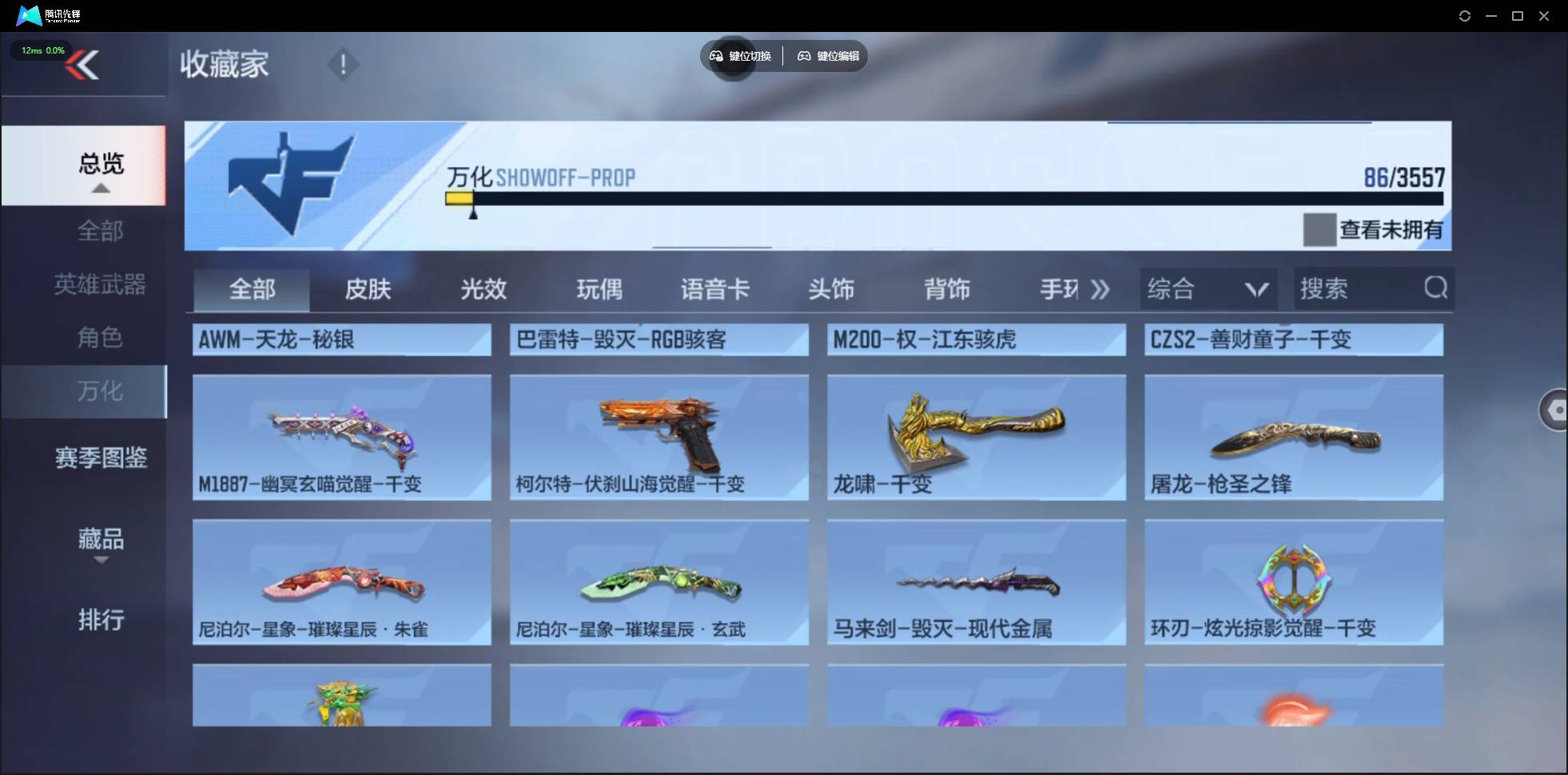The image size is (1568, 775).
Task: Open 排行 from the sidebar
Action: click(x=101, y=620)
